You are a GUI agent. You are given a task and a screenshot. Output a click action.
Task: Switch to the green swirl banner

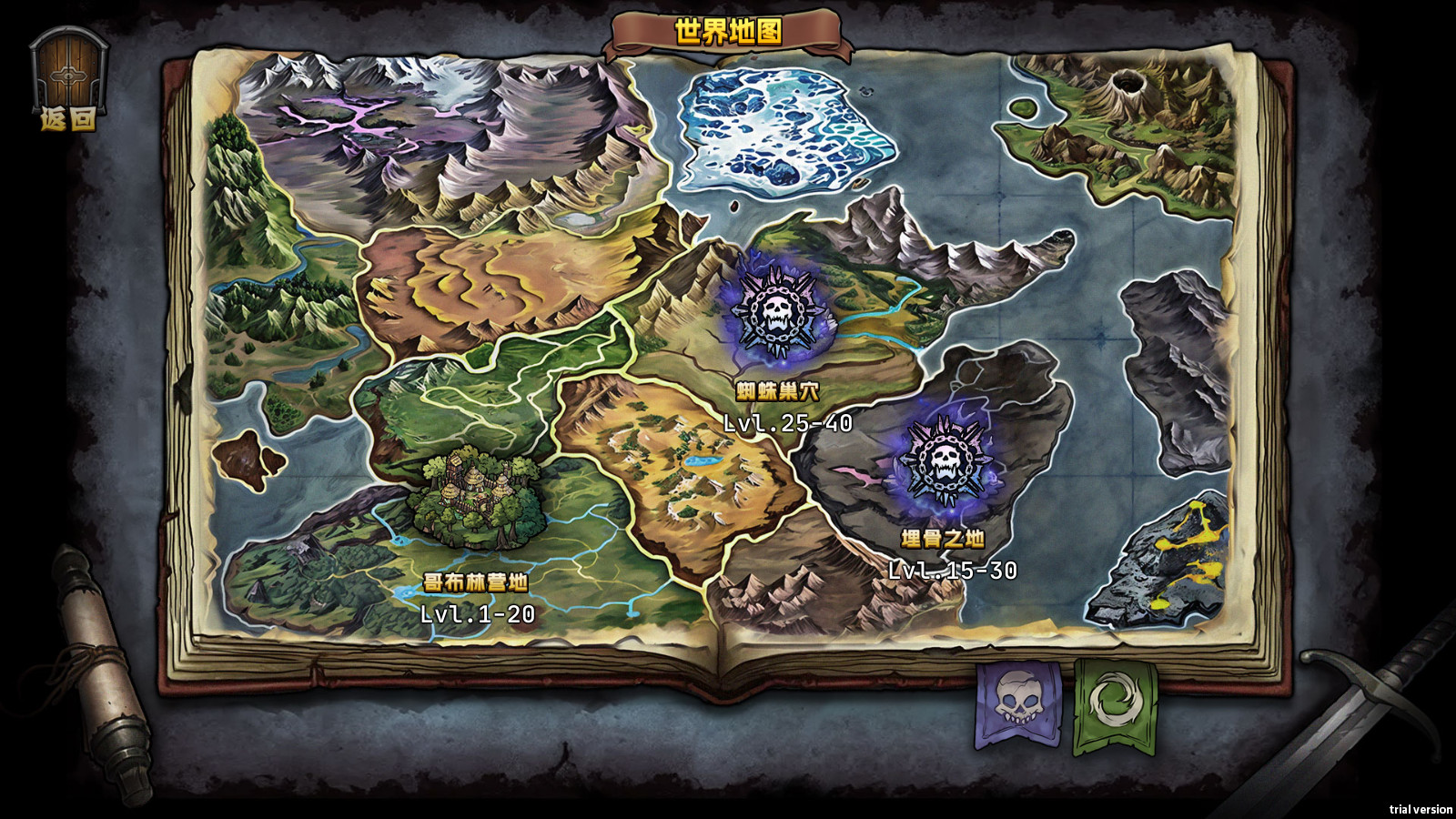[1115, 705]
